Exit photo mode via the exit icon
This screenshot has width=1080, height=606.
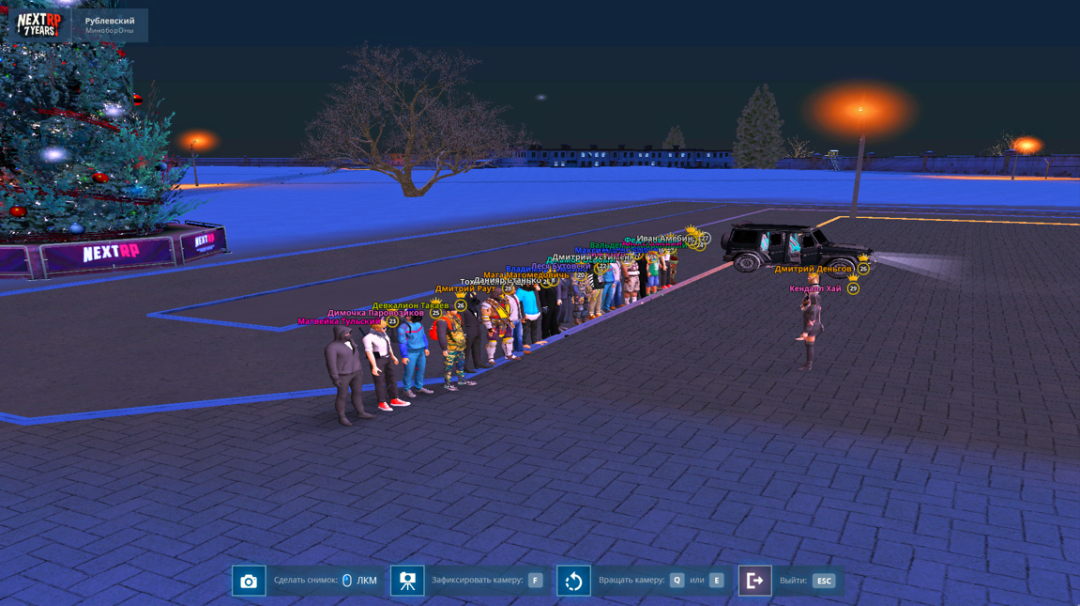click(754, 581)
